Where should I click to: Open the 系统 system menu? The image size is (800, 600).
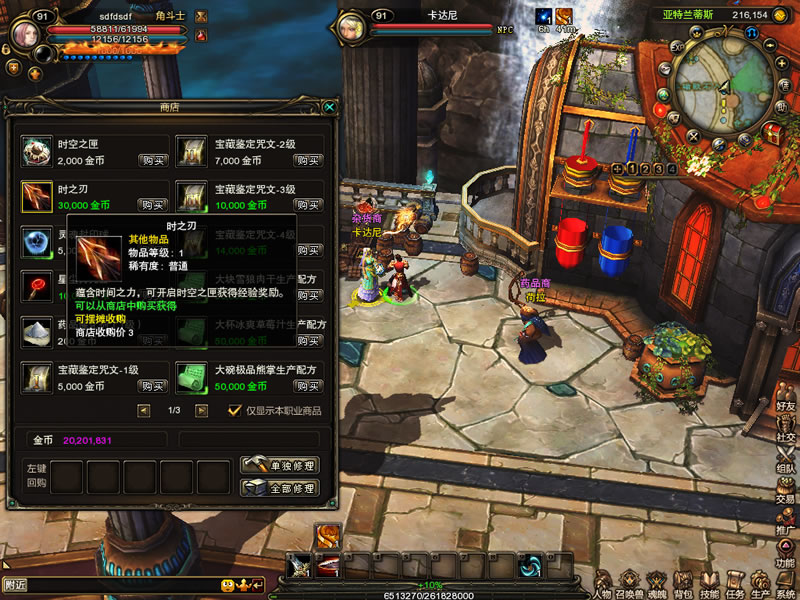tap(786, 583)
